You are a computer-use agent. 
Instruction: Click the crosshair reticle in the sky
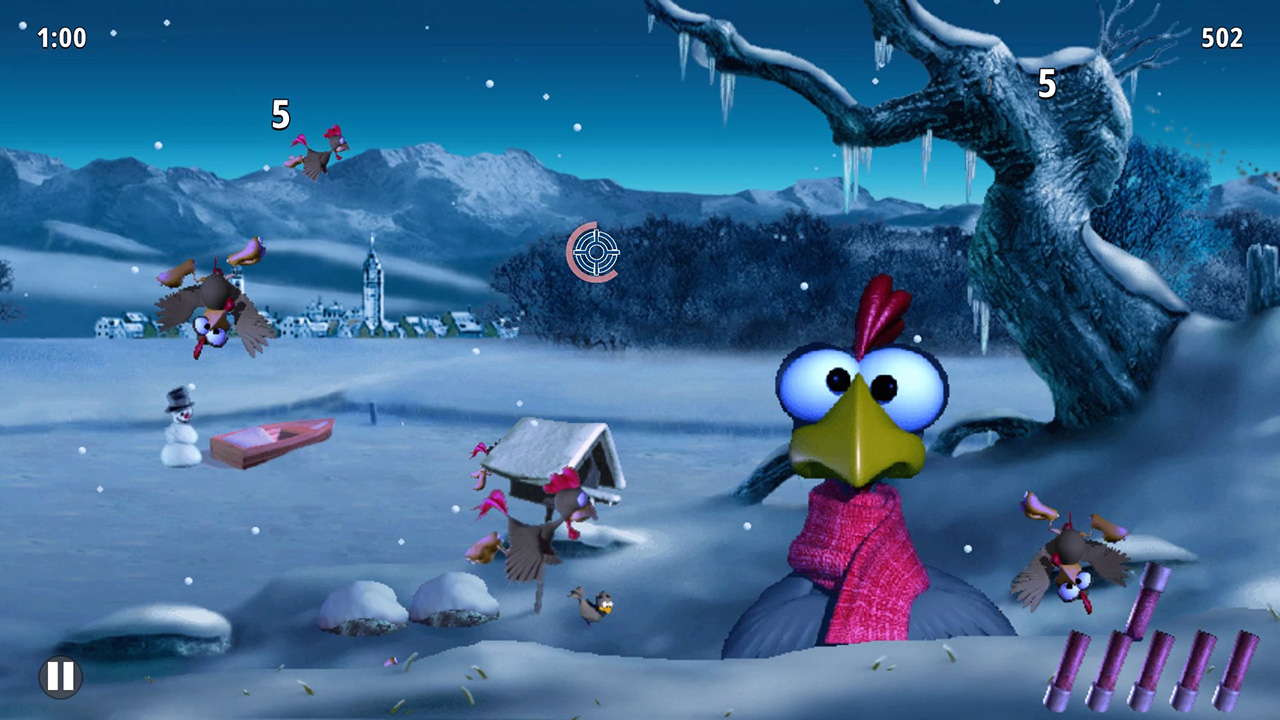(x=594, y=253)
